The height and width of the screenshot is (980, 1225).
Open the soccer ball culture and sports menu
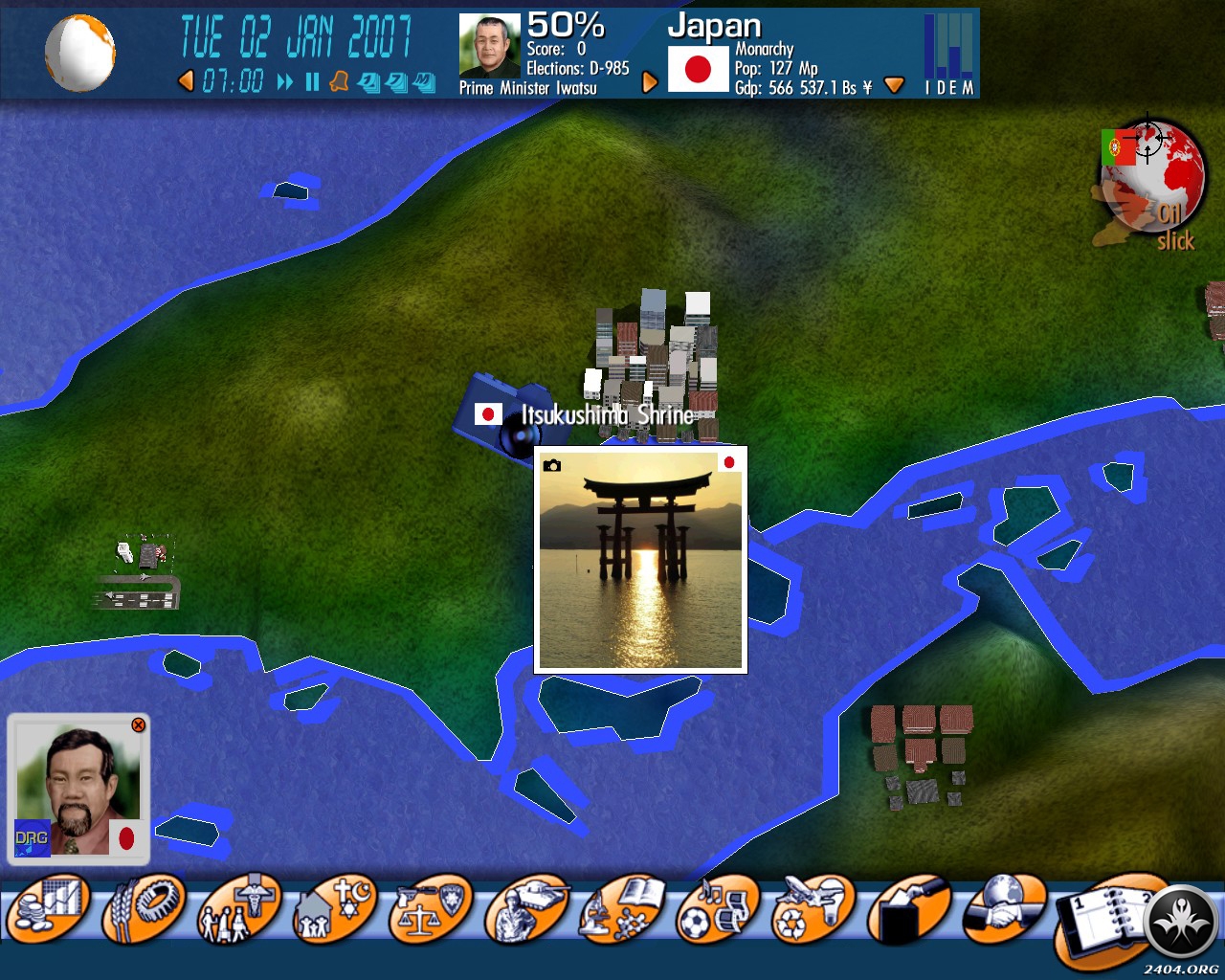tap(718, 909)
